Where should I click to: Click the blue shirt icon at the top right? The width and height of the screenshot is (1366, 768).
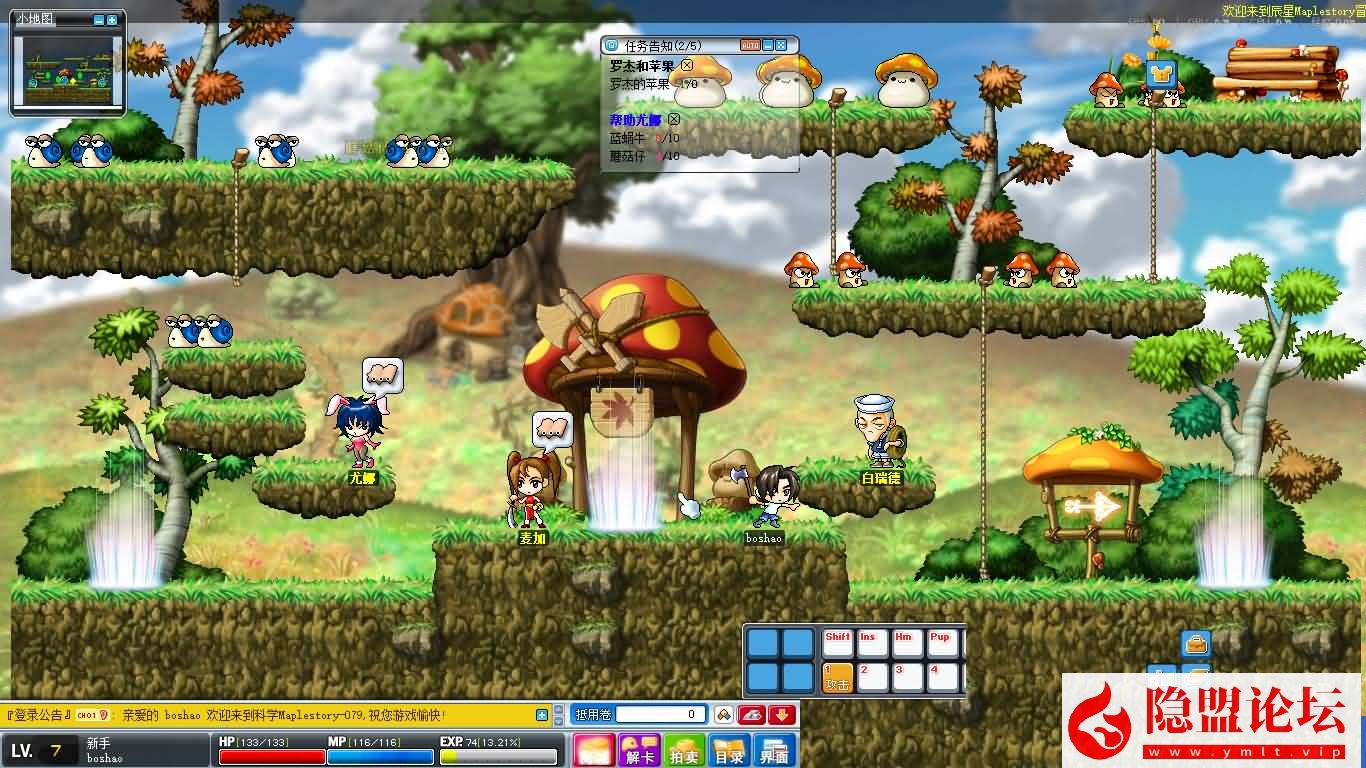(1161, 73)
